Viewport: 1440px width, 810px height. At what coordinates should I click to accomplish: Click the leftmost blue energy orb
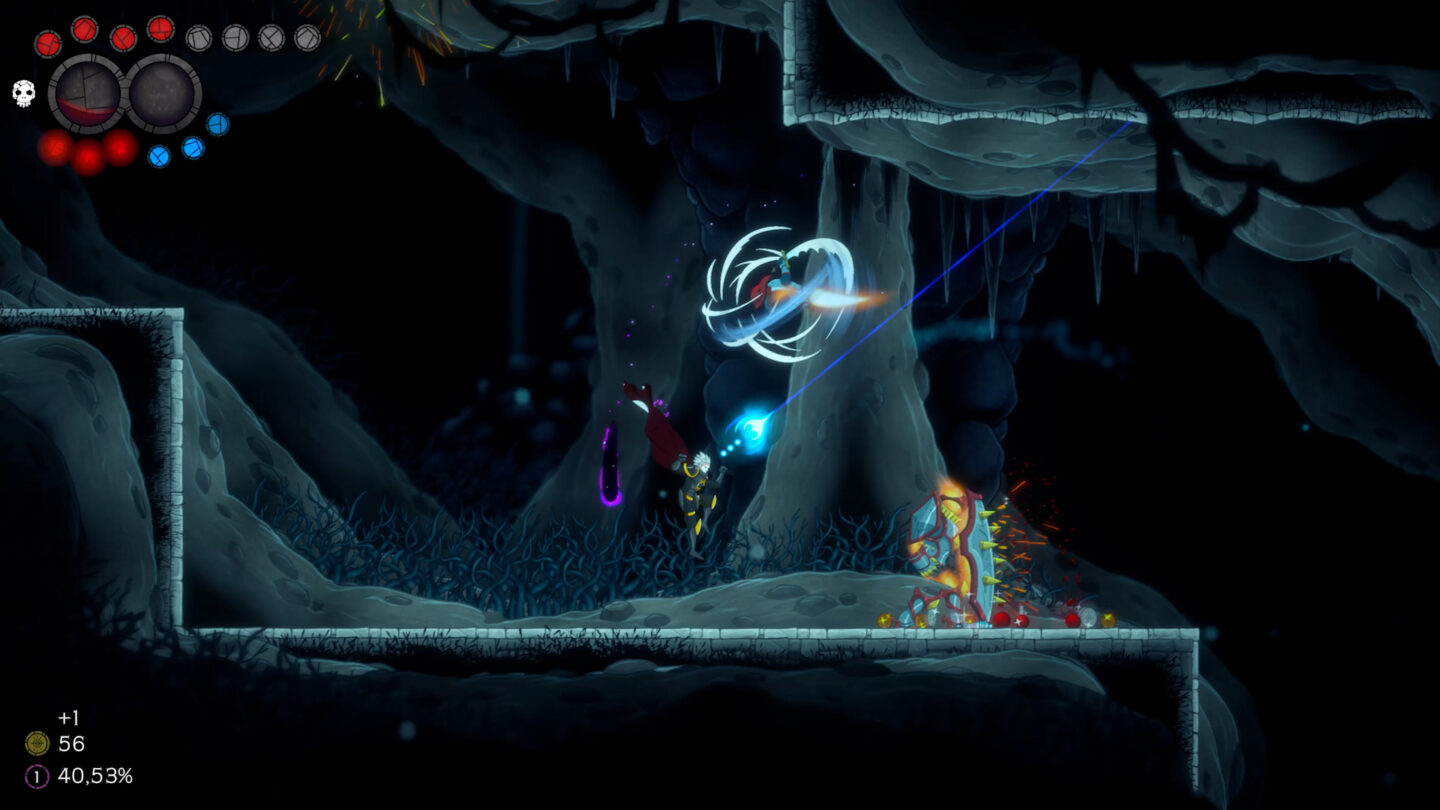point(159,156)
